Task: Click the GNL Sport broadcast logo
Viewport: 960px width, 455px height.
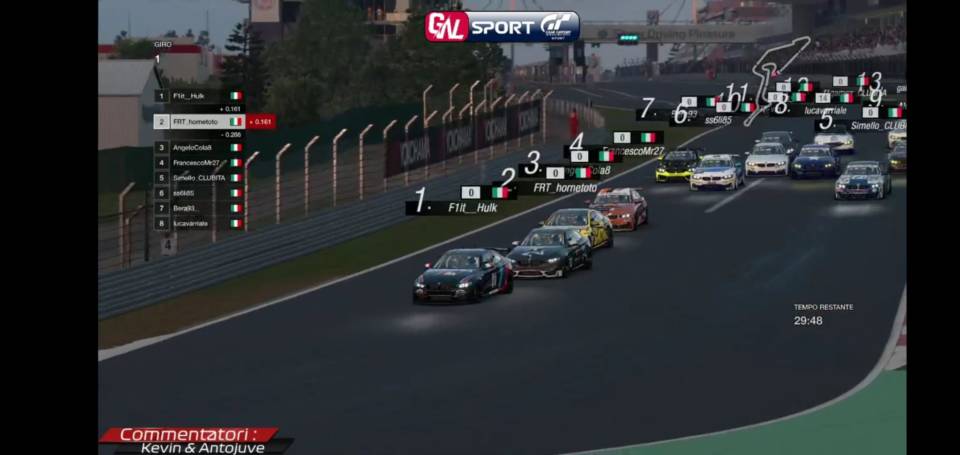Action: coord(502,26)
